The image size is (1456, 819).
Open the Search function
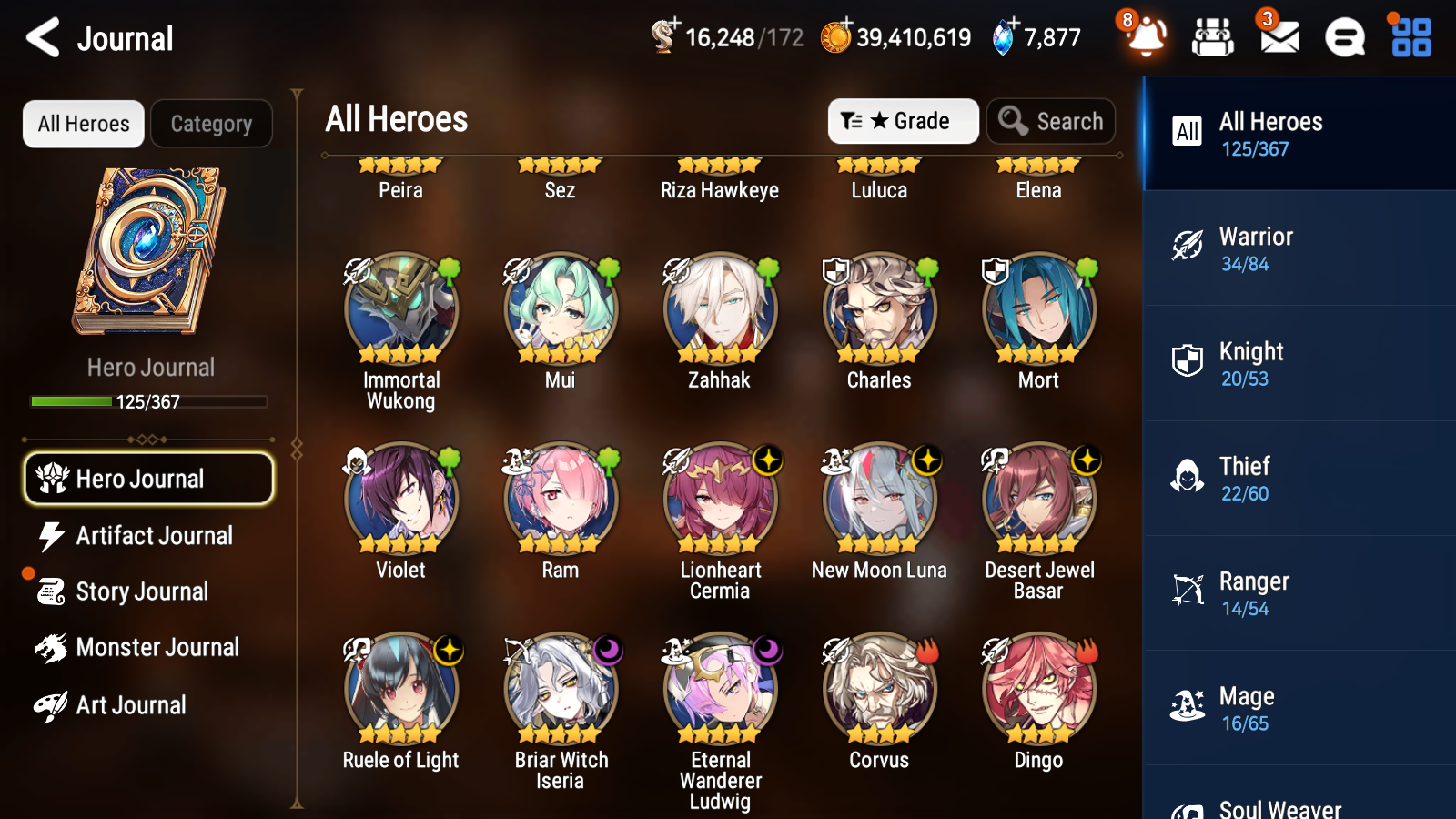(1051, 121)
